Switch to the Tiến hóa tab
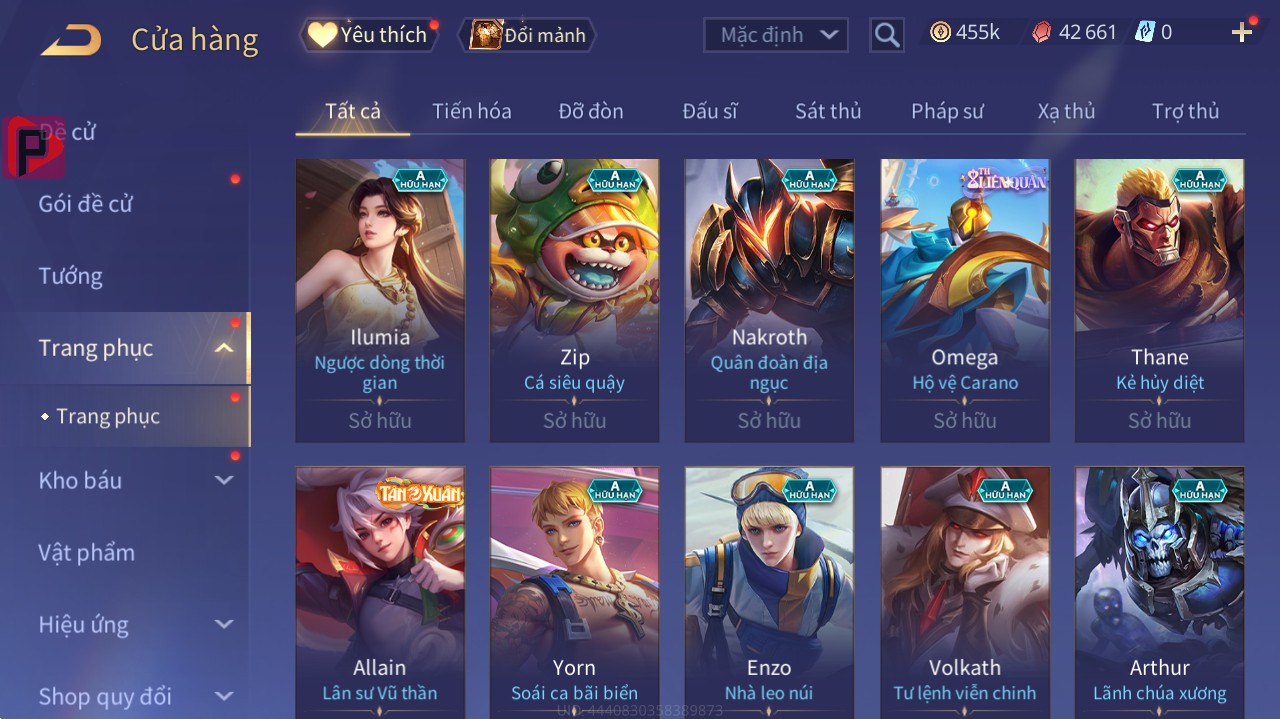Viewport: 1280px width, 719px height. pos(471,111)
